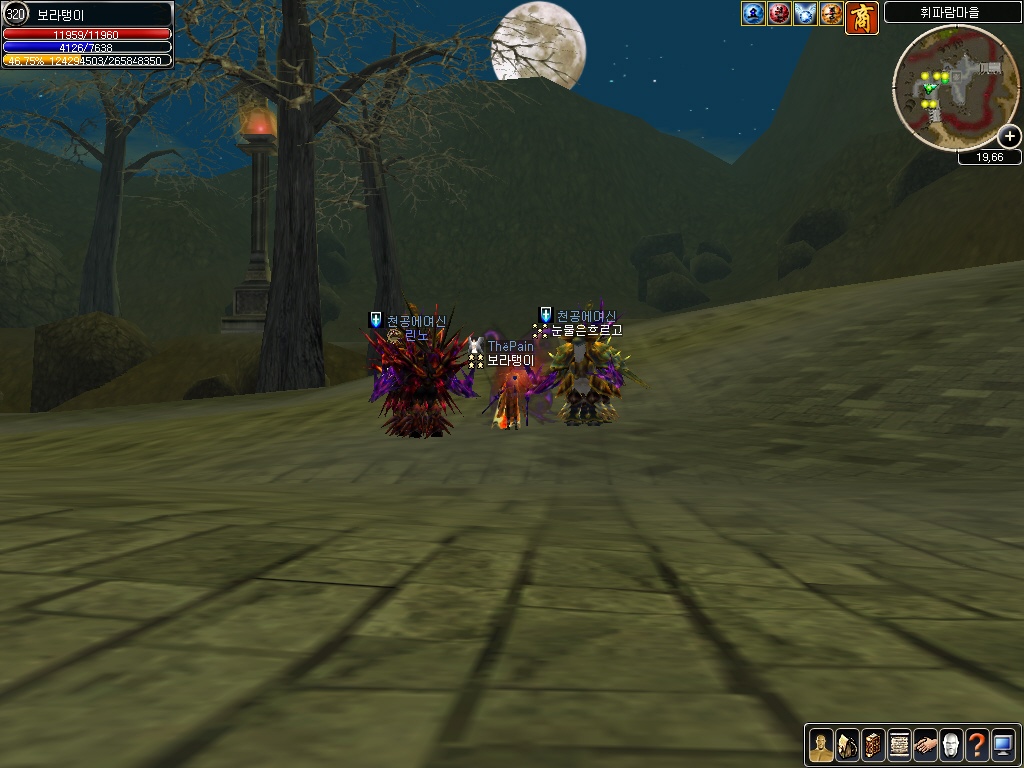Open the inventory bag icon
This screenshot has width=1024, height=768.
click(x=847, y=745)
